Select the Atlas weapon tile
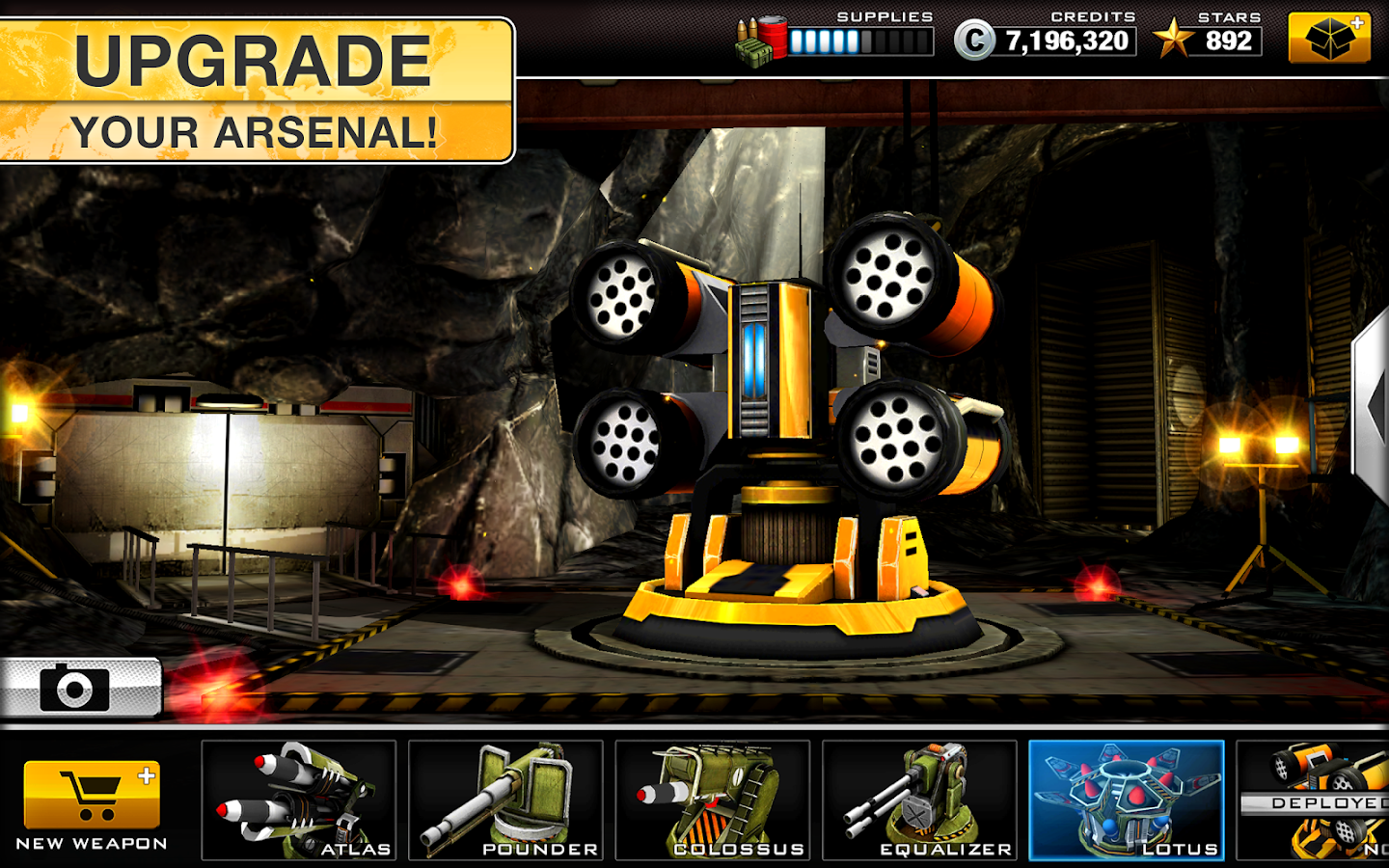1389x868 pixels. pyautogui.click(x=299, y=800)
